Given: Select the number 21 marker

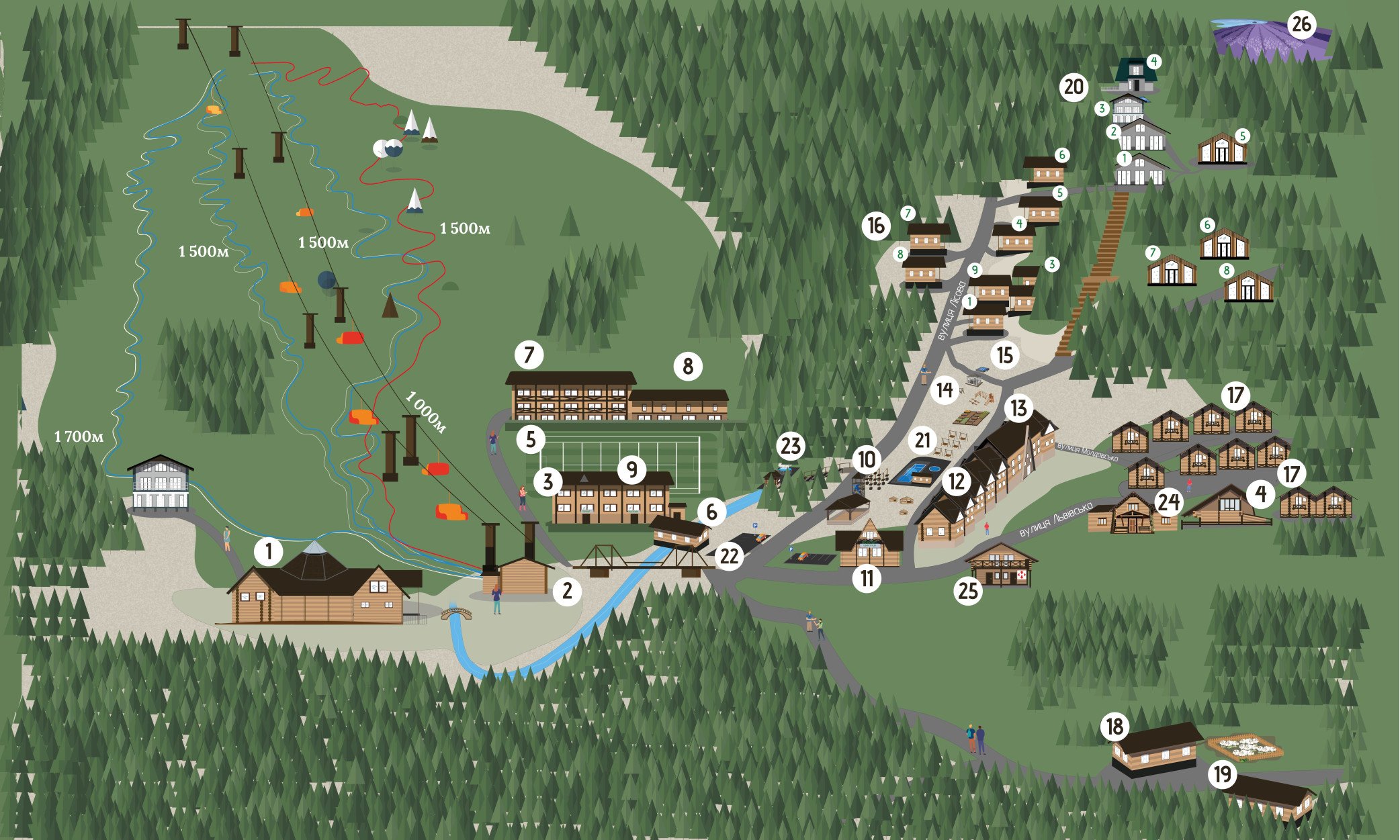Looking at the screenshot, I should coord(923,440).
